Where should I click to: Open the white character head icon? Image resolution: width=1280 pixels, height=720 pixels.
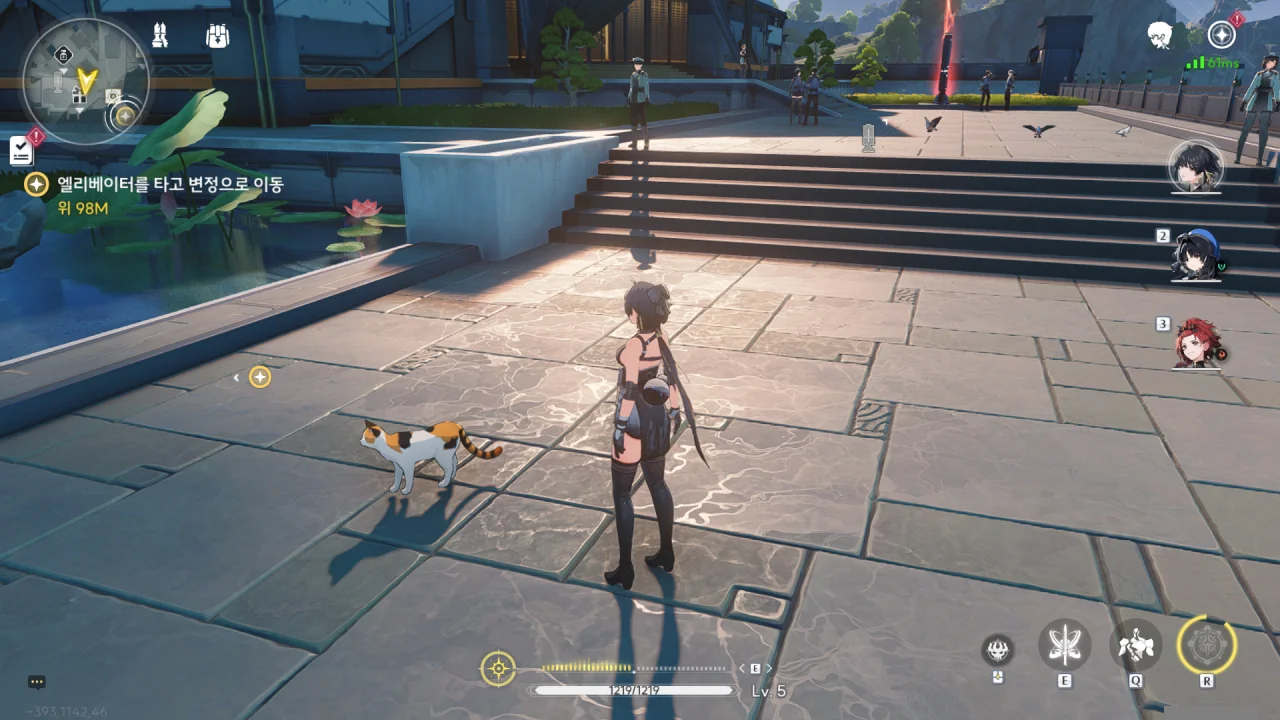pos(1160,36)
